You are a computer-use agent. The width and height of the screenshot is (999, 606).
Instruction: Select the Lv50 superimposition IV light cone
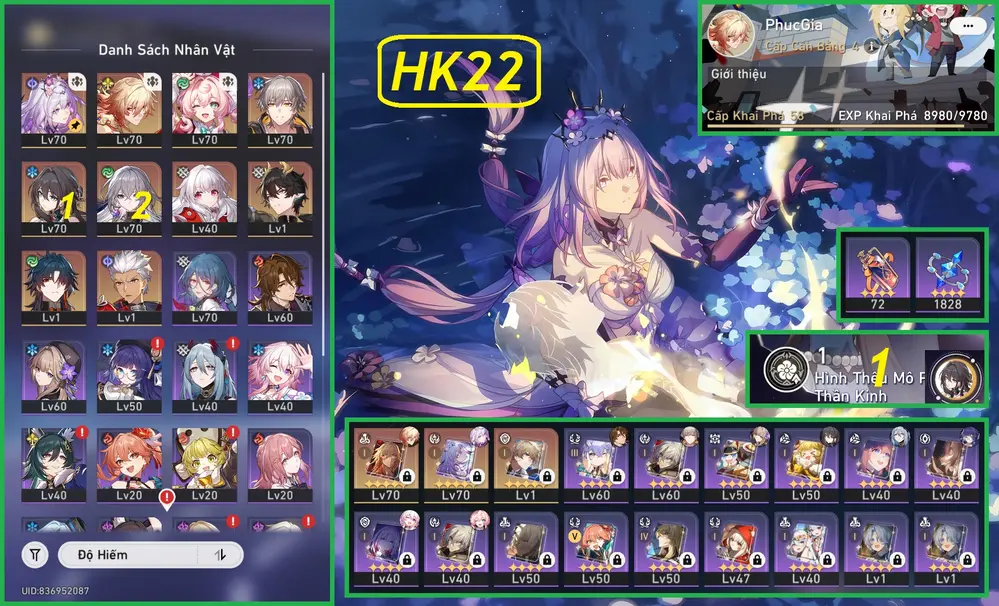[x=666, y=547]
